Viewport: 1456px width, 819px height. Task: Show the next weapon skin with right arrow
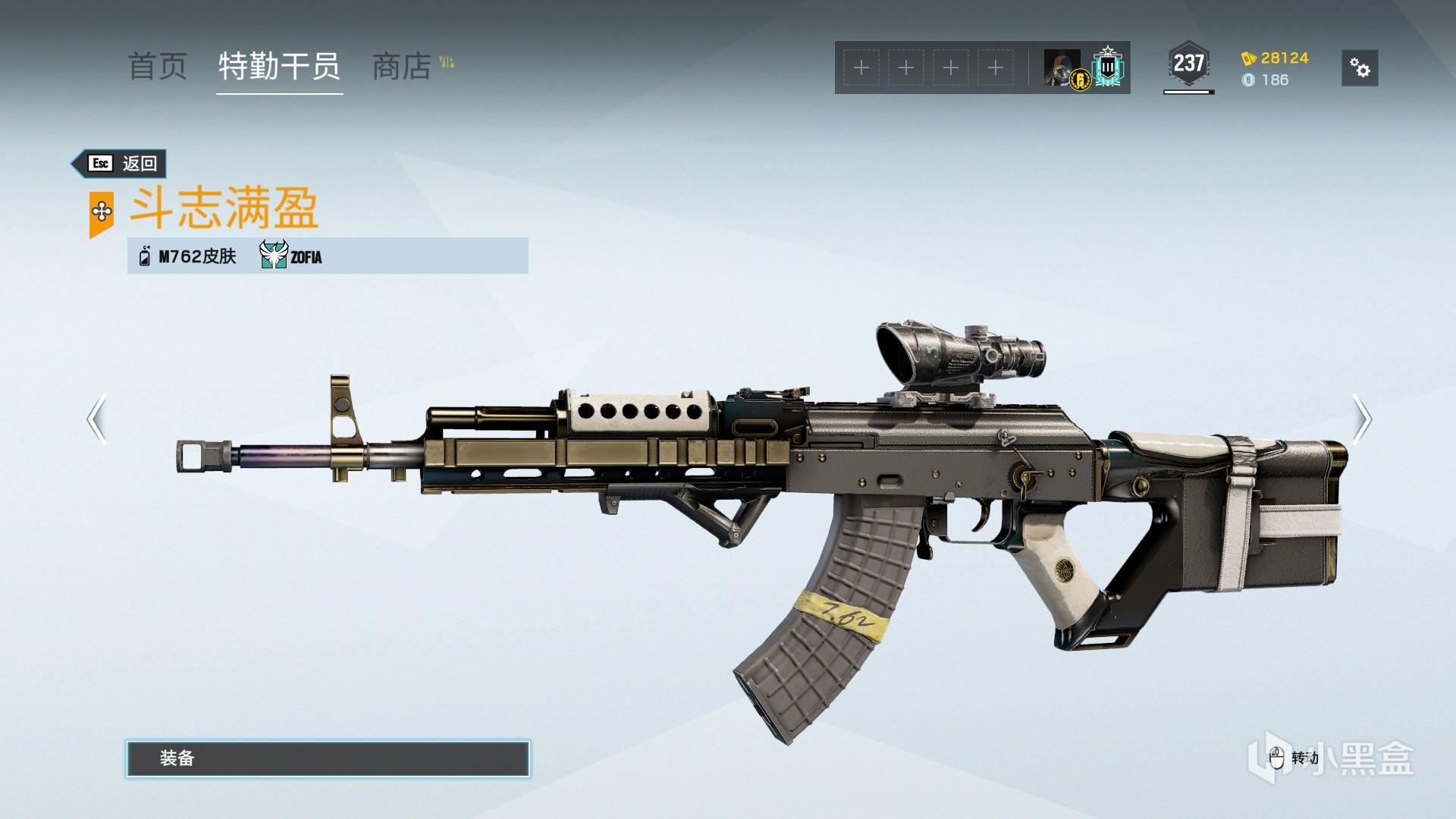click(1362, 419)
